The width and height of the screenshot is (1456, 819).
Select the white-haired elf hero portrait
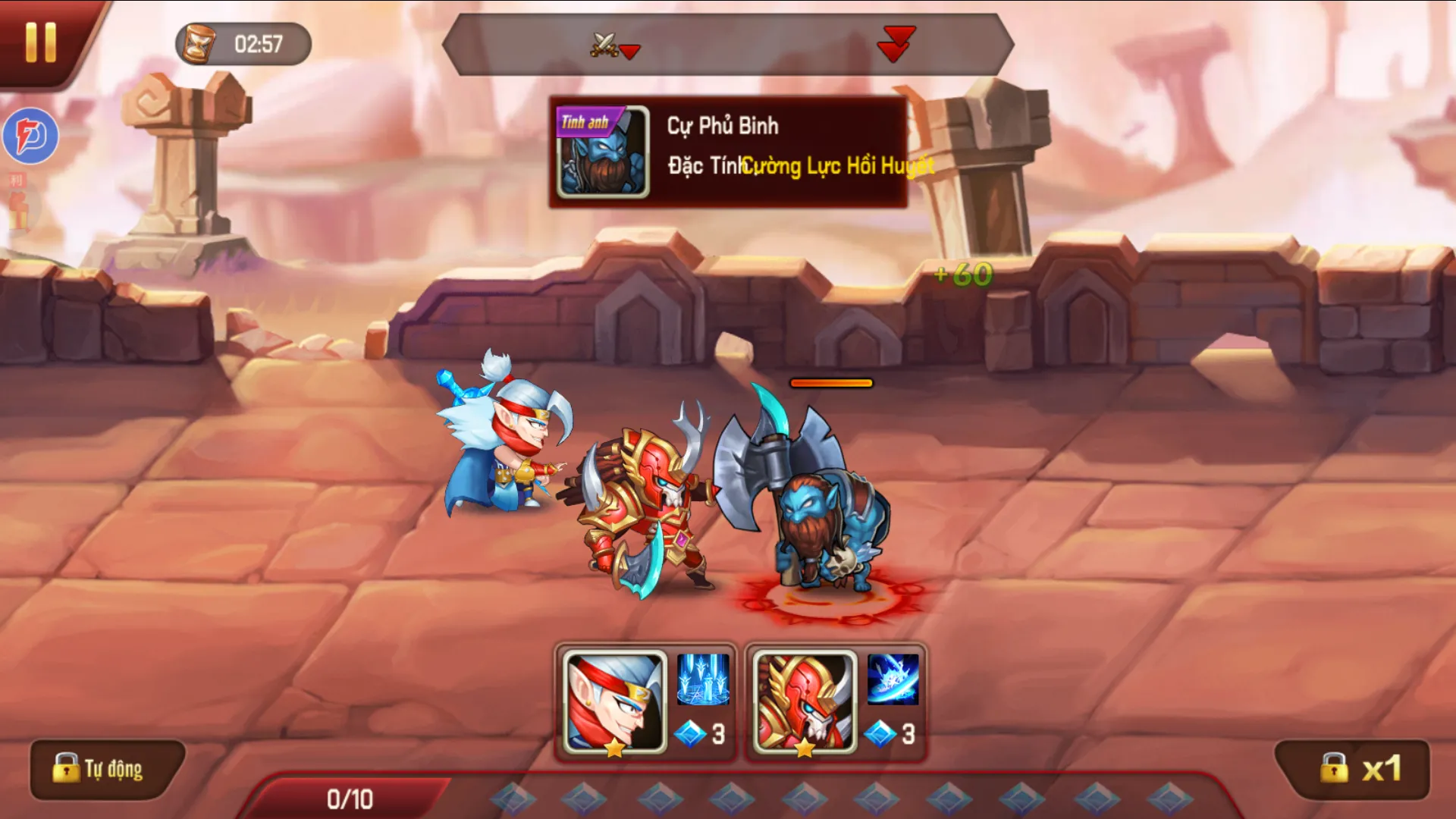click(x=615, y=703)
